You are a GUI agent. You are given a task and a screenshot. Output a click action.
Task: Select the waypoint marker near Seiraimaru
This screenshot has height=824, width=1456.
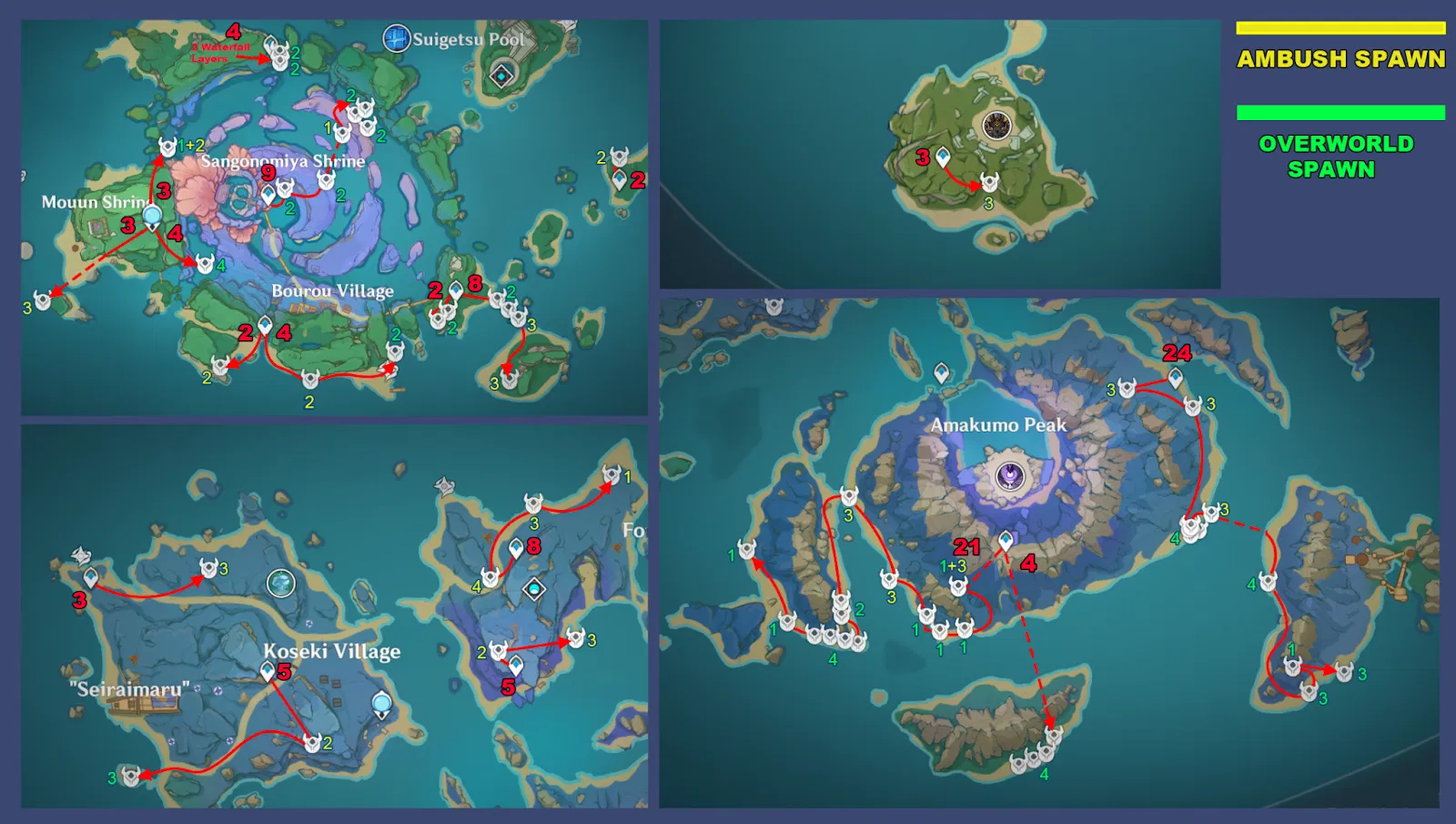pyautogui.click(x=91, y=575)
